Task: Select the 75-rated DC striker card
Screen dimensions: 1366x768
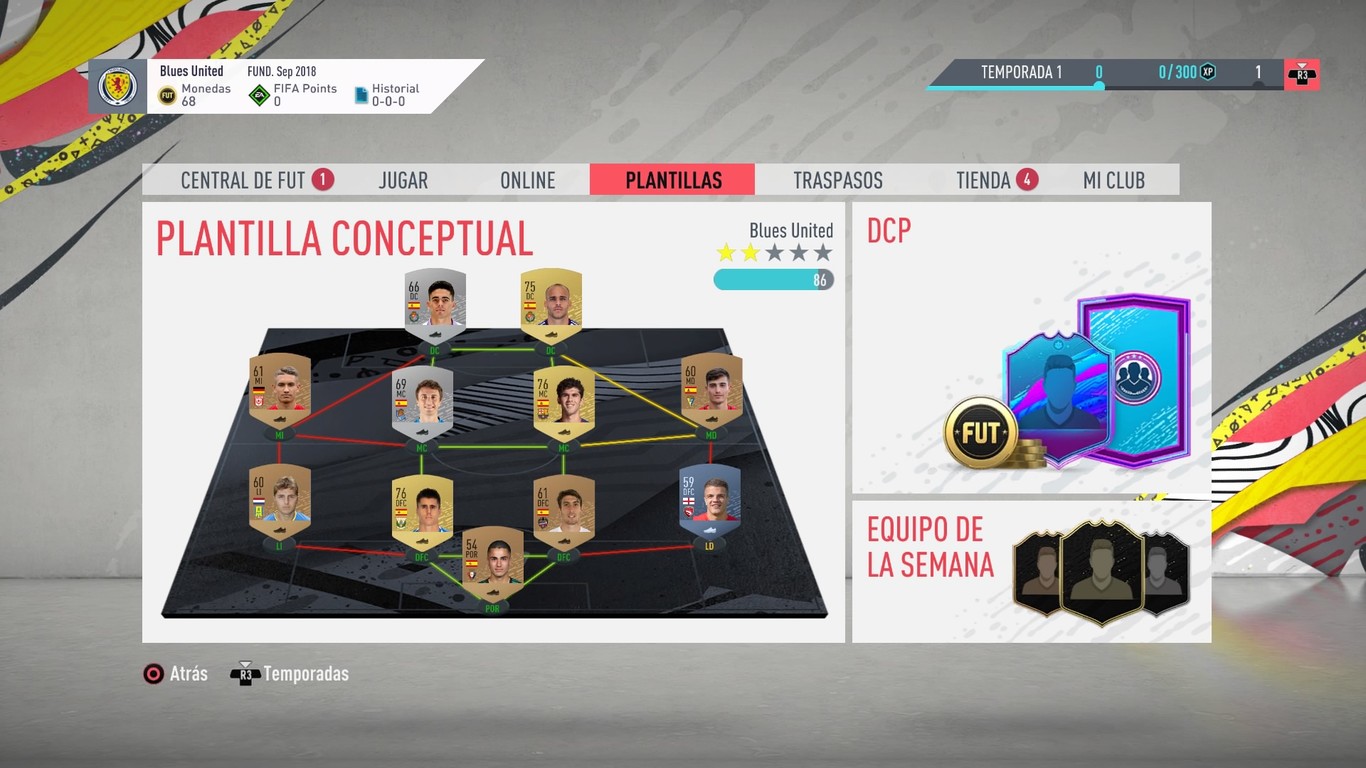Action: pos(550,301)
